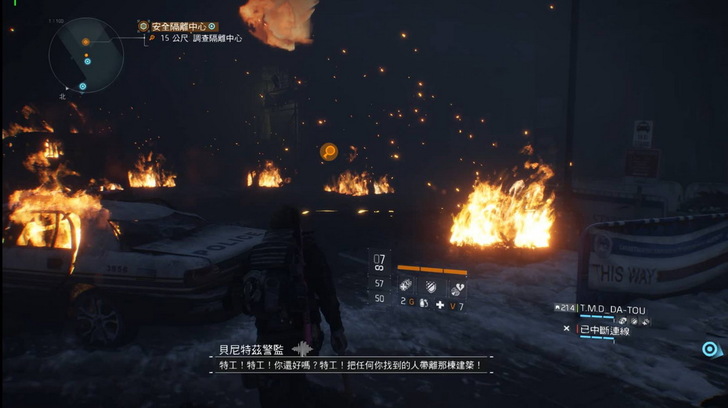Activate the shield skill icon
728x408 pixels.
pos(429,284)
